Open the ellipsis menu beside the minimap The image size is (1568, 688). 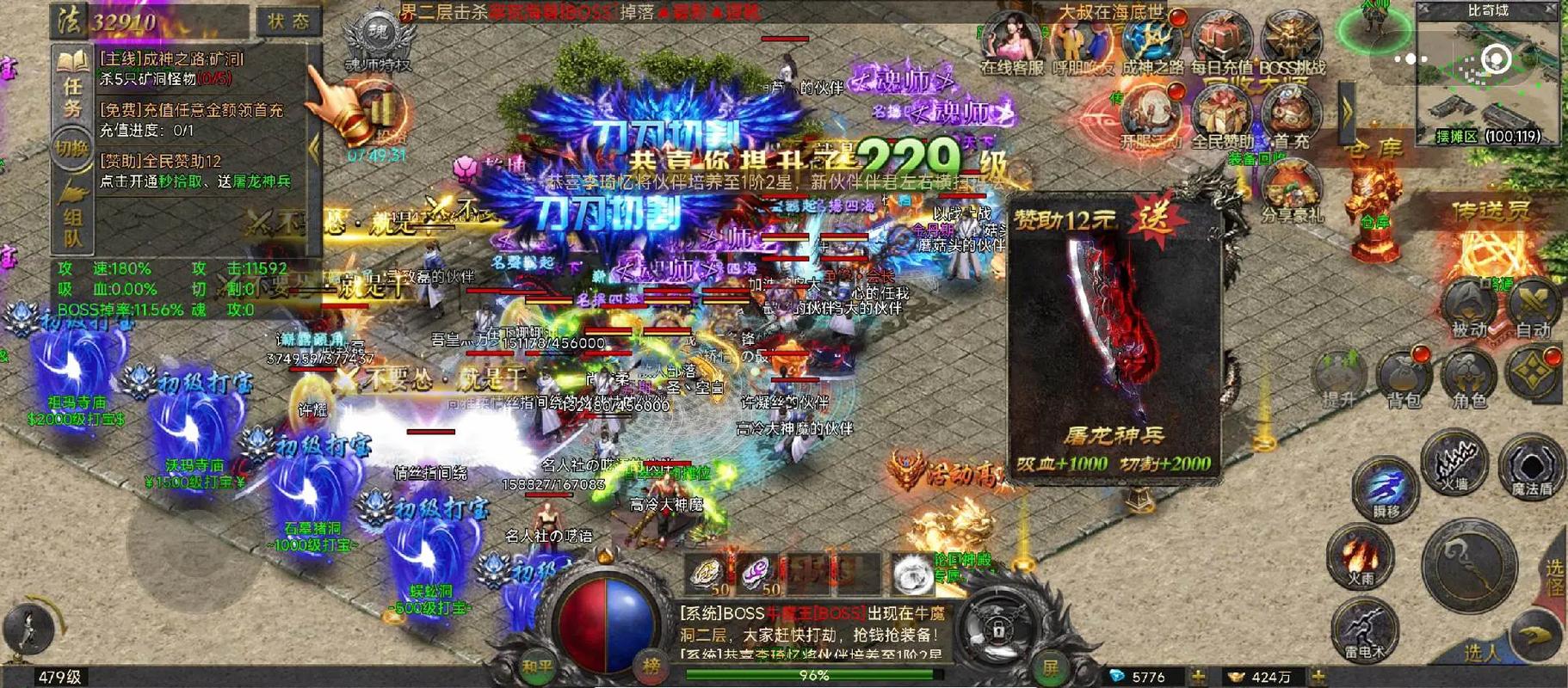1410,58
